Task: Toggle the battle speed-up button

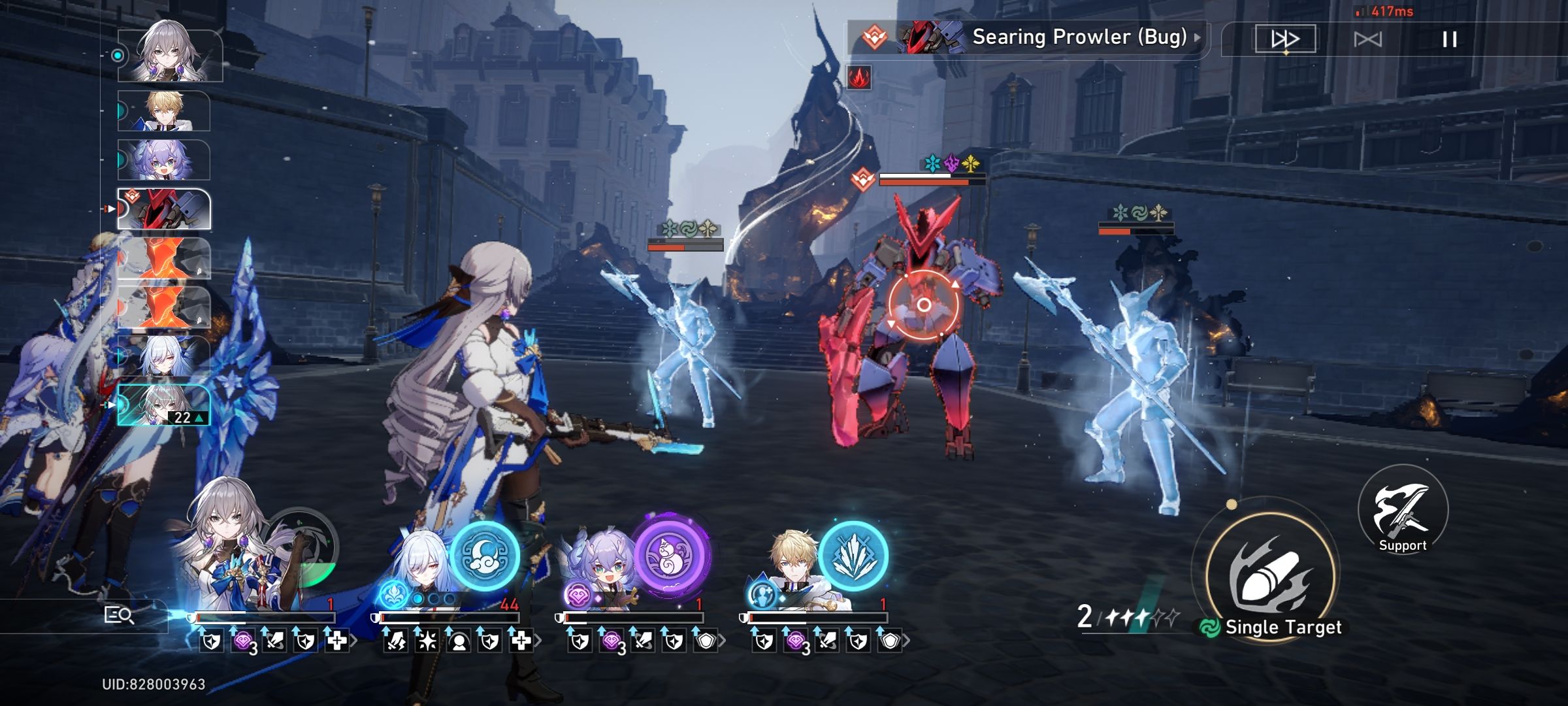Action: [1284, 39]
